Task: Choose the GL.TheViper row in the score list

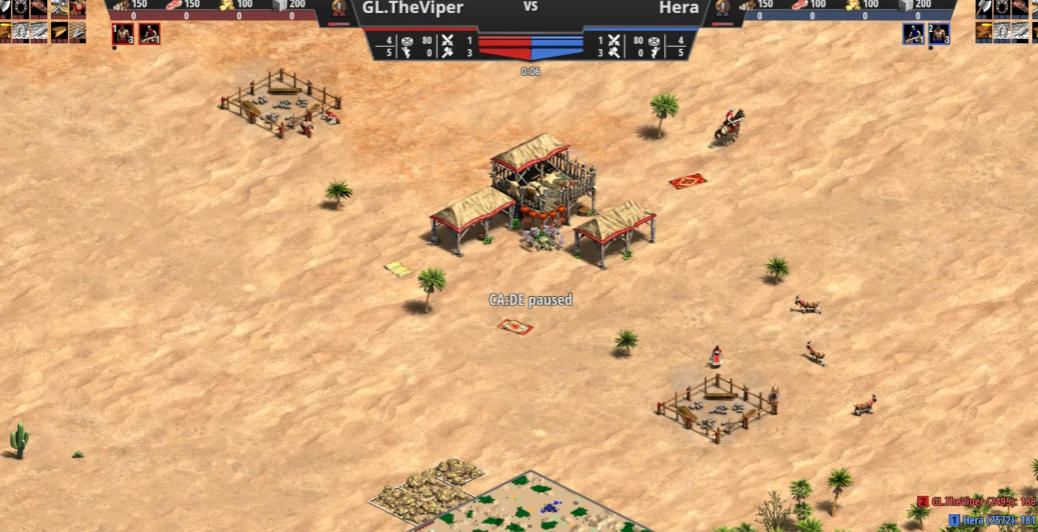Action: (x=976, y=502)
